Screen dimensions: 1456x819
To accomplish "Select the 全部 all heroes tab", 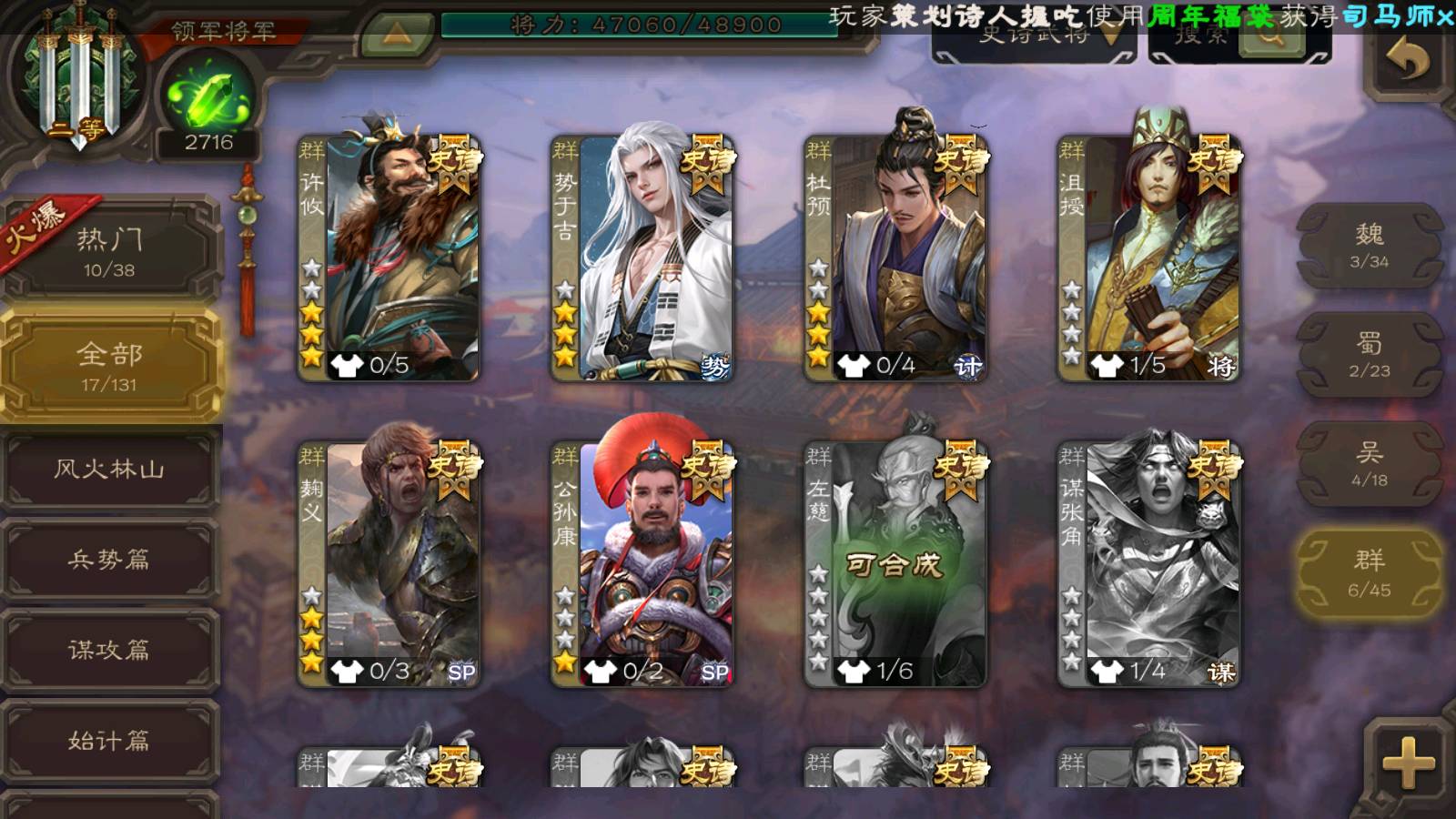I will [x=109, y=366].
